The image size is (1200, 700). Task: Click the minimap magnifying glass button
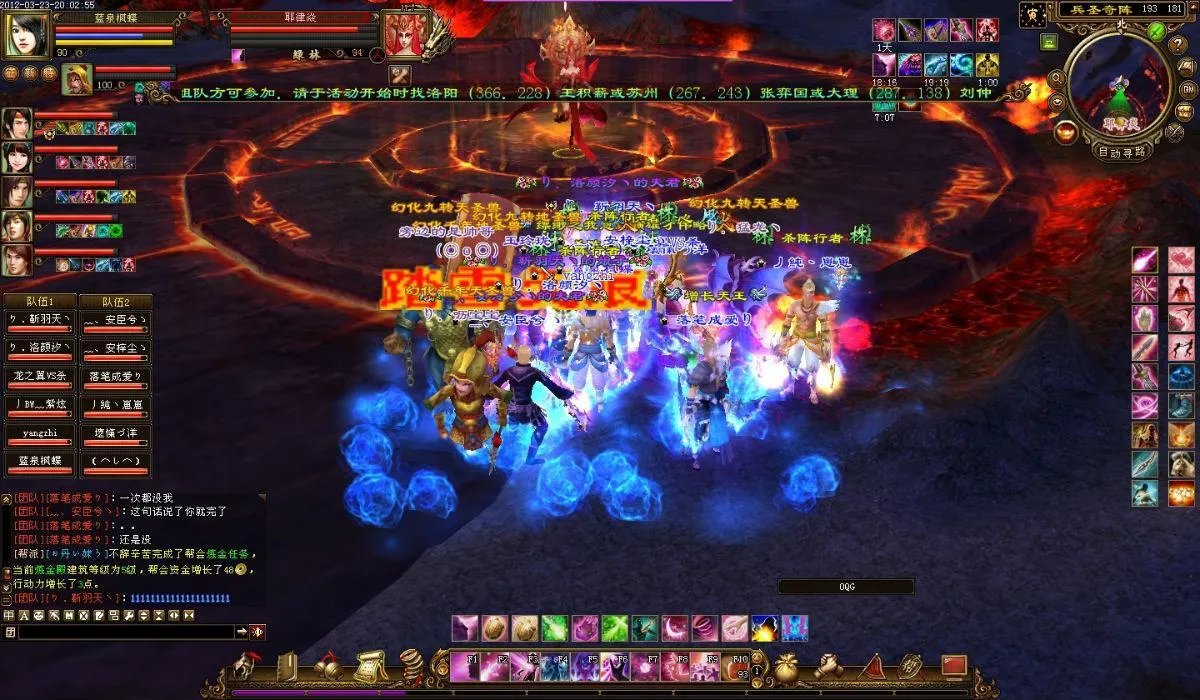[1055, 78]
